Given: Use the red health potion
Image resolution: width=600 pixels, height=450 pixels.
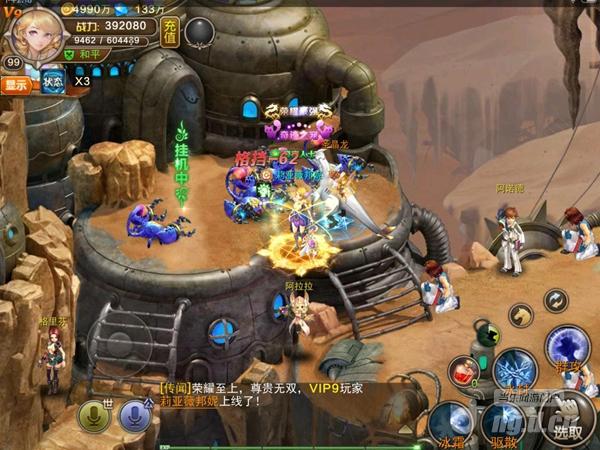Looking at the screenshot, I should 463,370.
